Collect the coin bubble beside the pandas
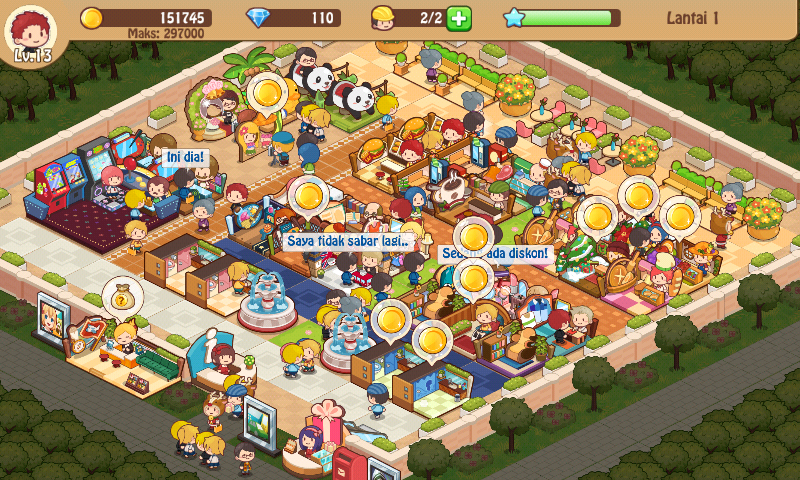Screen dimensions: 800x480 coord(267,94)
